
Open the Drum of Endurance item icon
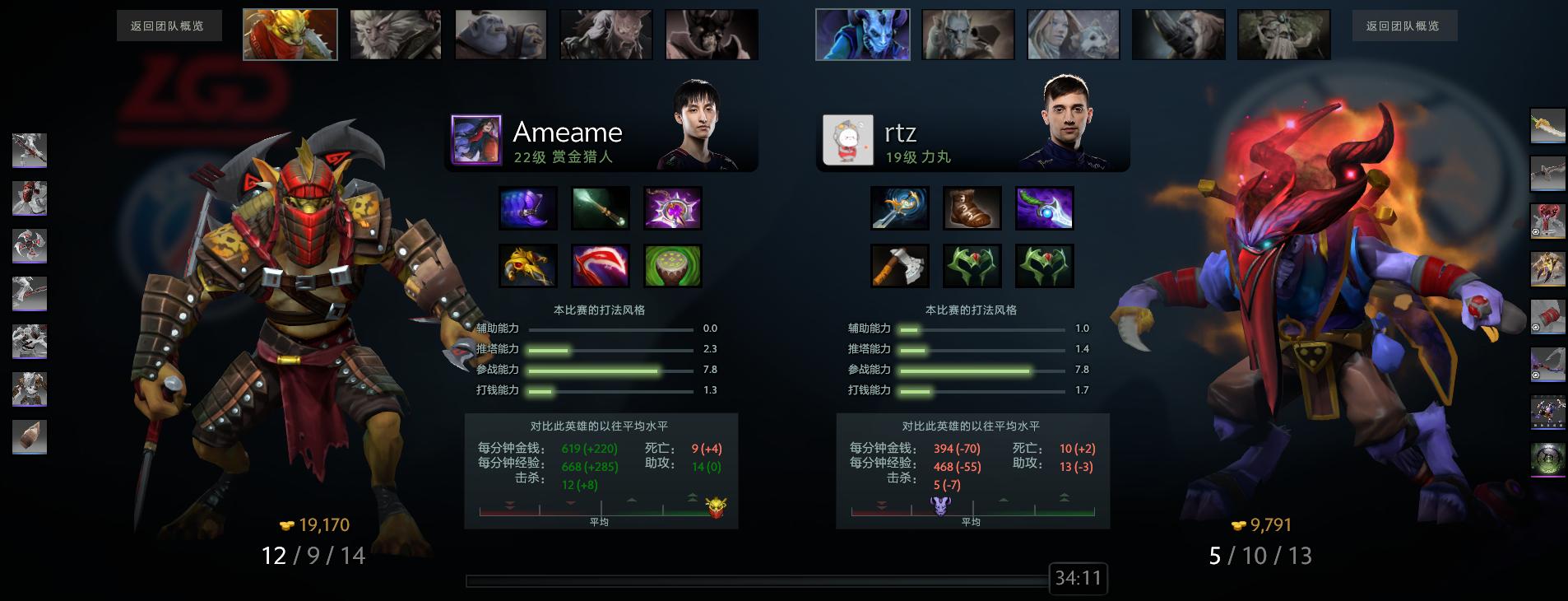672,265
